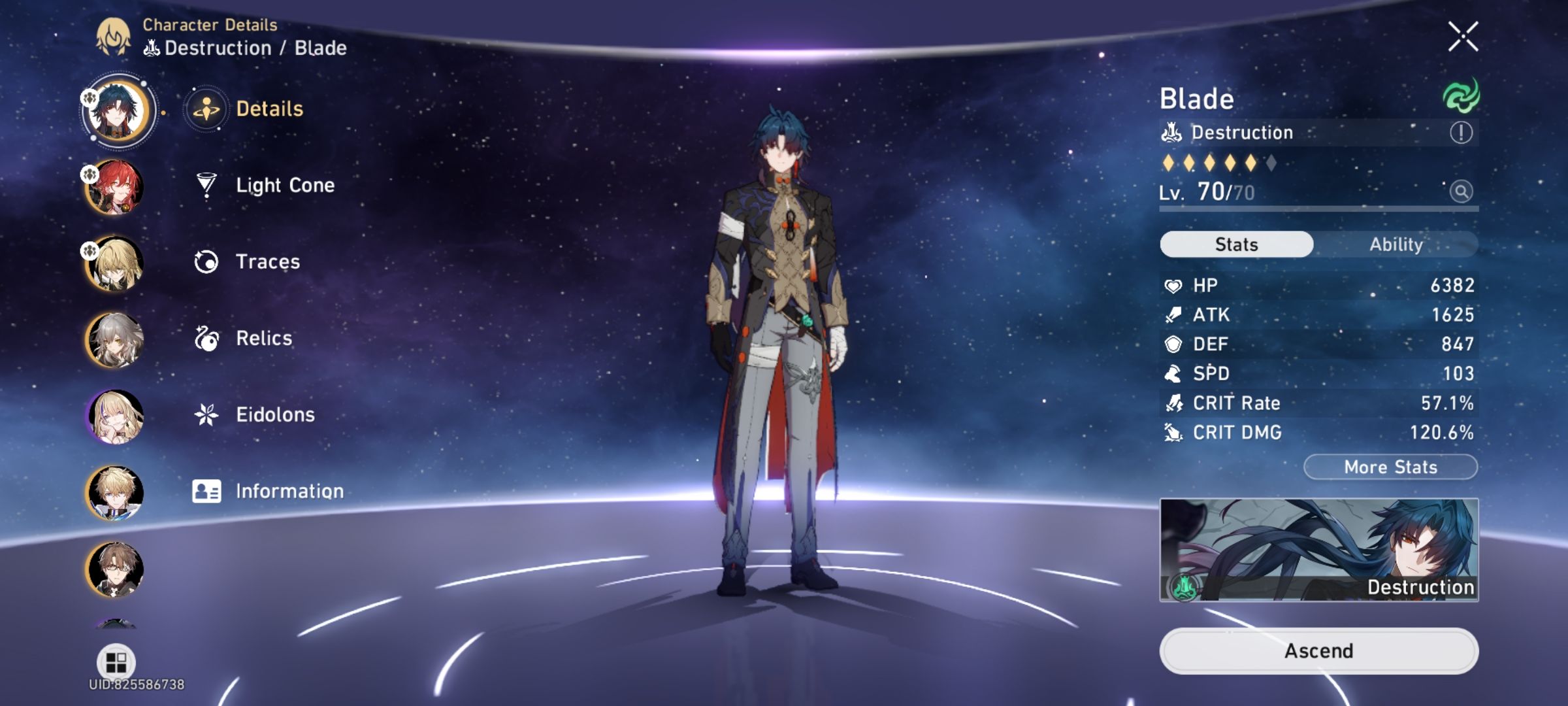Image resolution: width=1568 pixels, height=706 pixels.
Task: Open the Traces icon in the side menu
Action: (x=206, y=261)
